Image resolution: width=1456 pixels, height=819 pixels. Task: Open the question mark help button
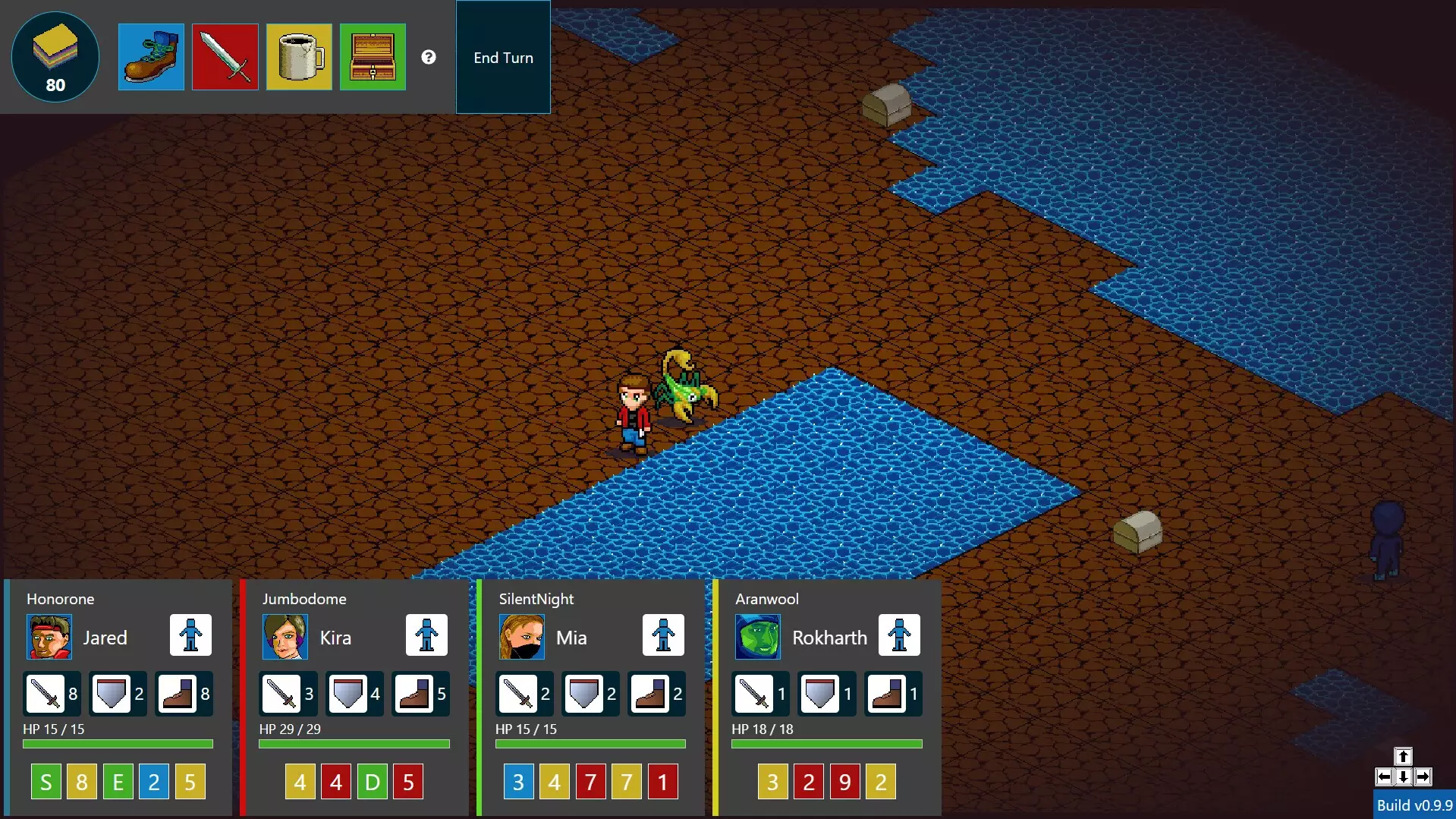[x=429, y=57]
